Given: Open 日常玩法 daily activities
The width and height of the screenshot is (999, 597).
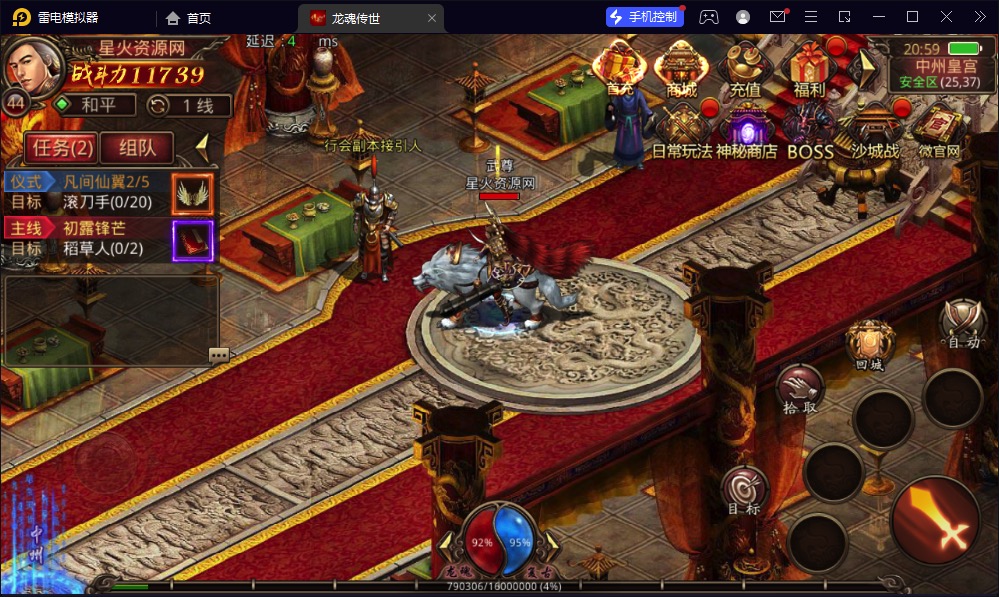Looking at the screenshot, I should [x=682, y=132].
